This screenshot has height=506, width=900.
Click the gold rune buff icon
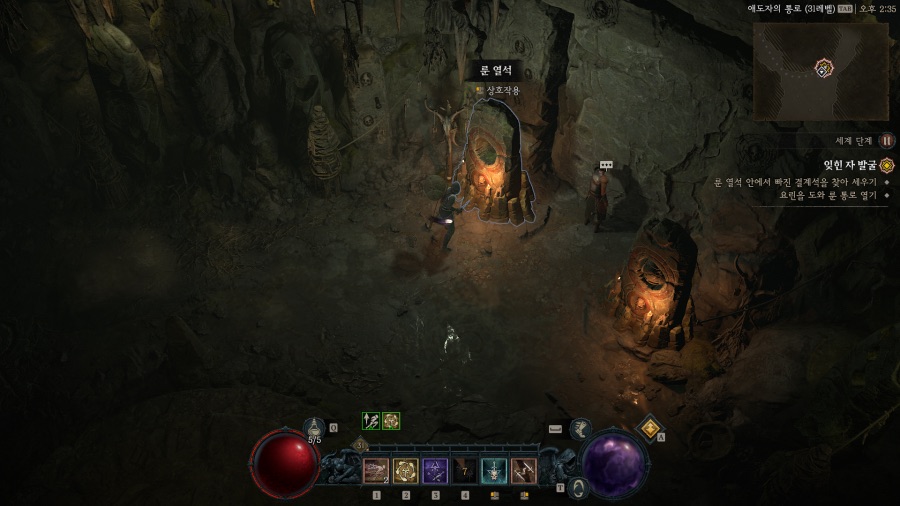pyautogui.click(x=391, y=421)
